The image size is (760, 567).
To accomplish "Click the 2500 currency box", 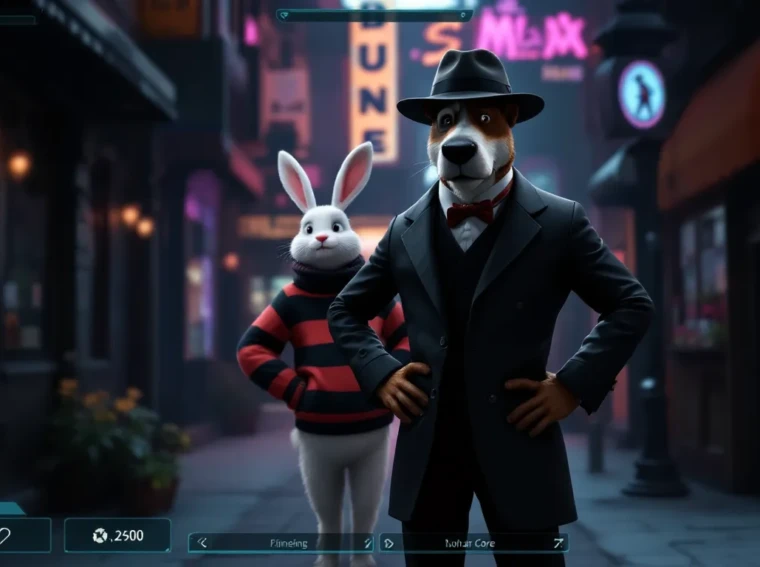I will pyautogui.click(x=117, y=535).
